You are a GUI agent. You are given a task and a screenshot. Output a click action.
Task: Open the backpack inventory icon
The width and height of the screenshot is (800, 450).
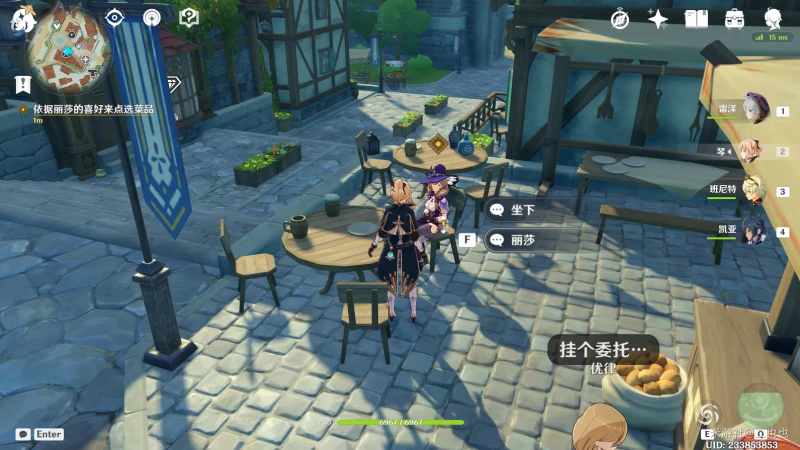click(x=734, y=18)
